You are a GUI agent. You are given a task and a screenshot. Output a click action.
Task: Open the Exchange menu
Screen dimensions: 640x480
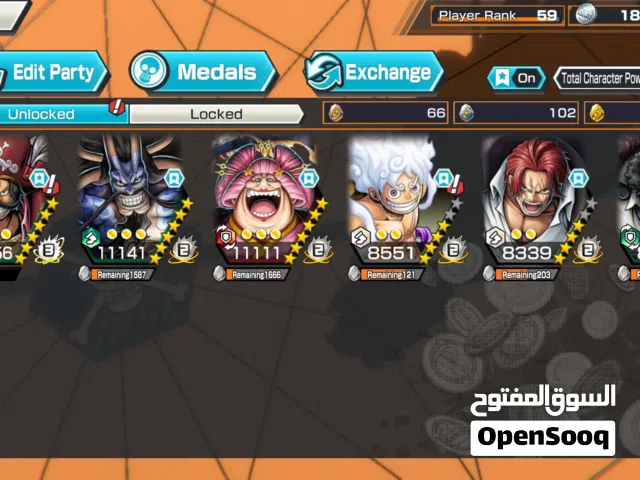pyautogui.click(x=374, y=72)
